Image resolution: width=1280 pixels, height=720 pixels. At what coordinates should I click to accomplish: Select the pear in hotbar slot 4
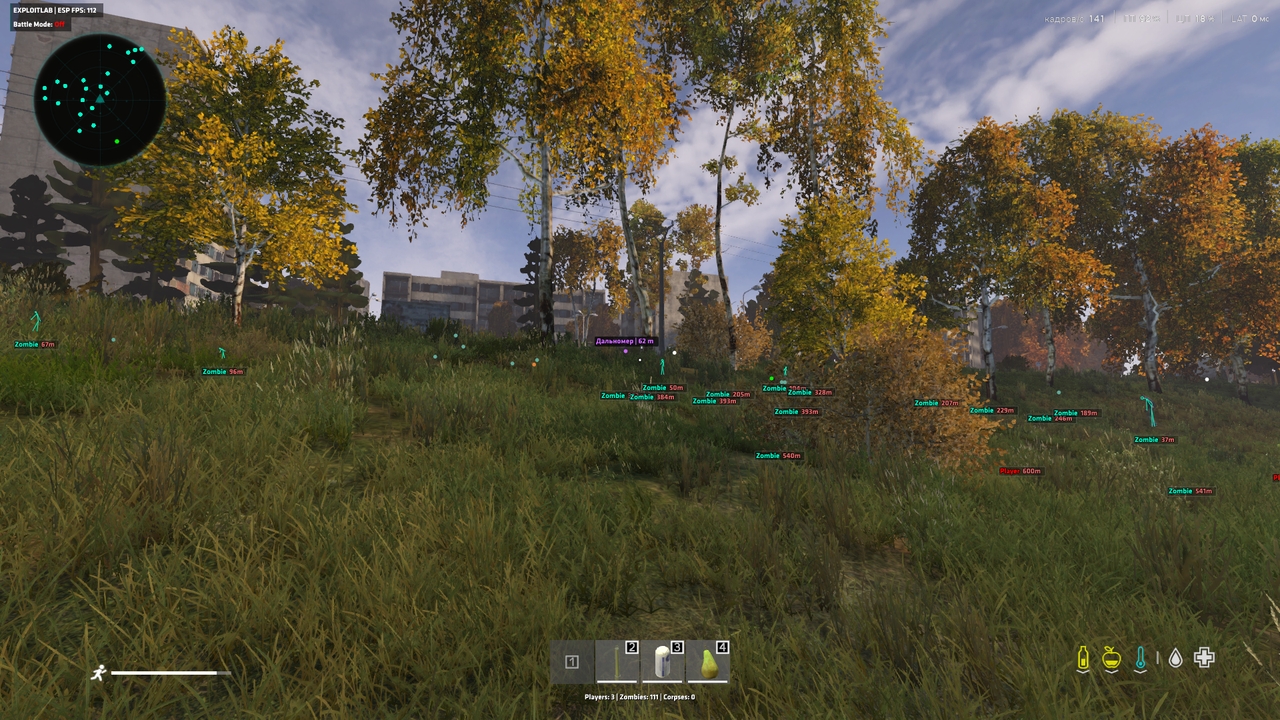click(x=708, y=662)
